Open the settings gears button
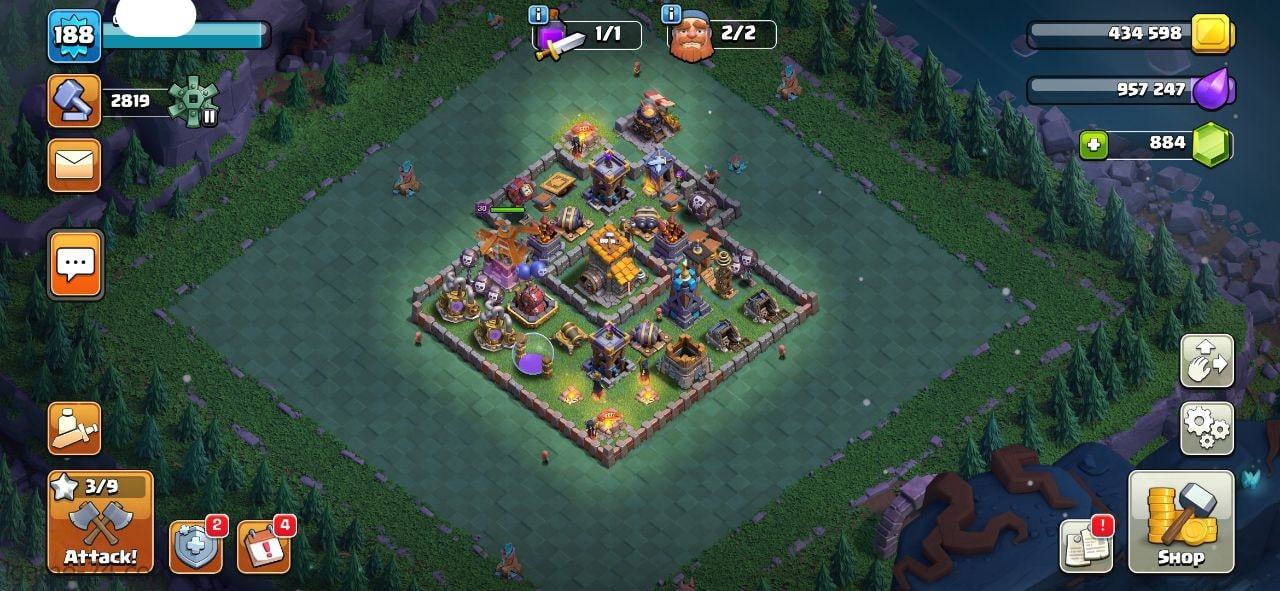This screenshot has height=591, width=1280. pos(1207,428)
